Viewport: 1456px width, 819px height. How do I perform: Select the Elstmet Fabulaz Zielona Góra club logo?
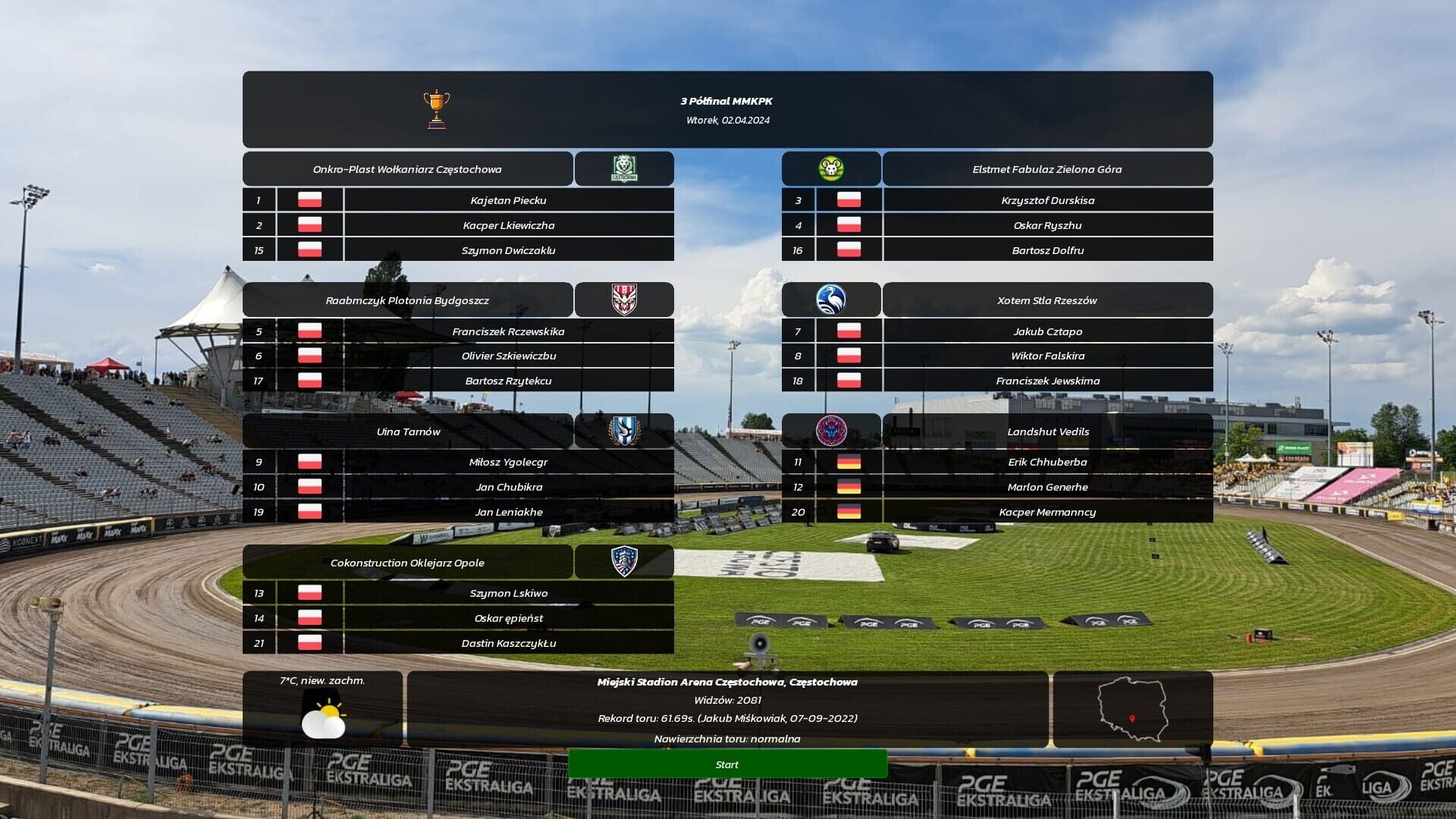point(832,168)
